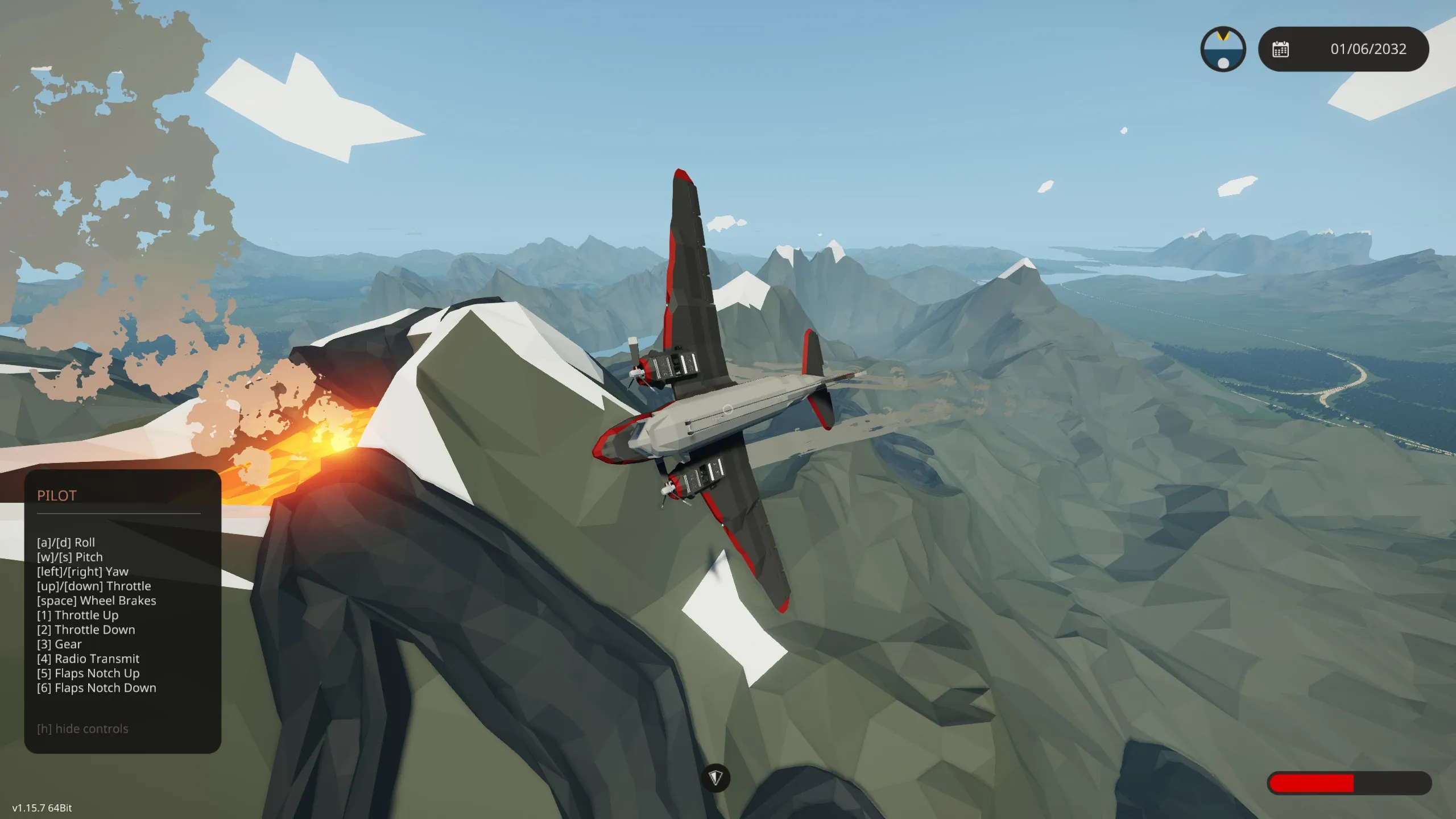Open the calendar icon beside the date

[x=1281, y=49]
